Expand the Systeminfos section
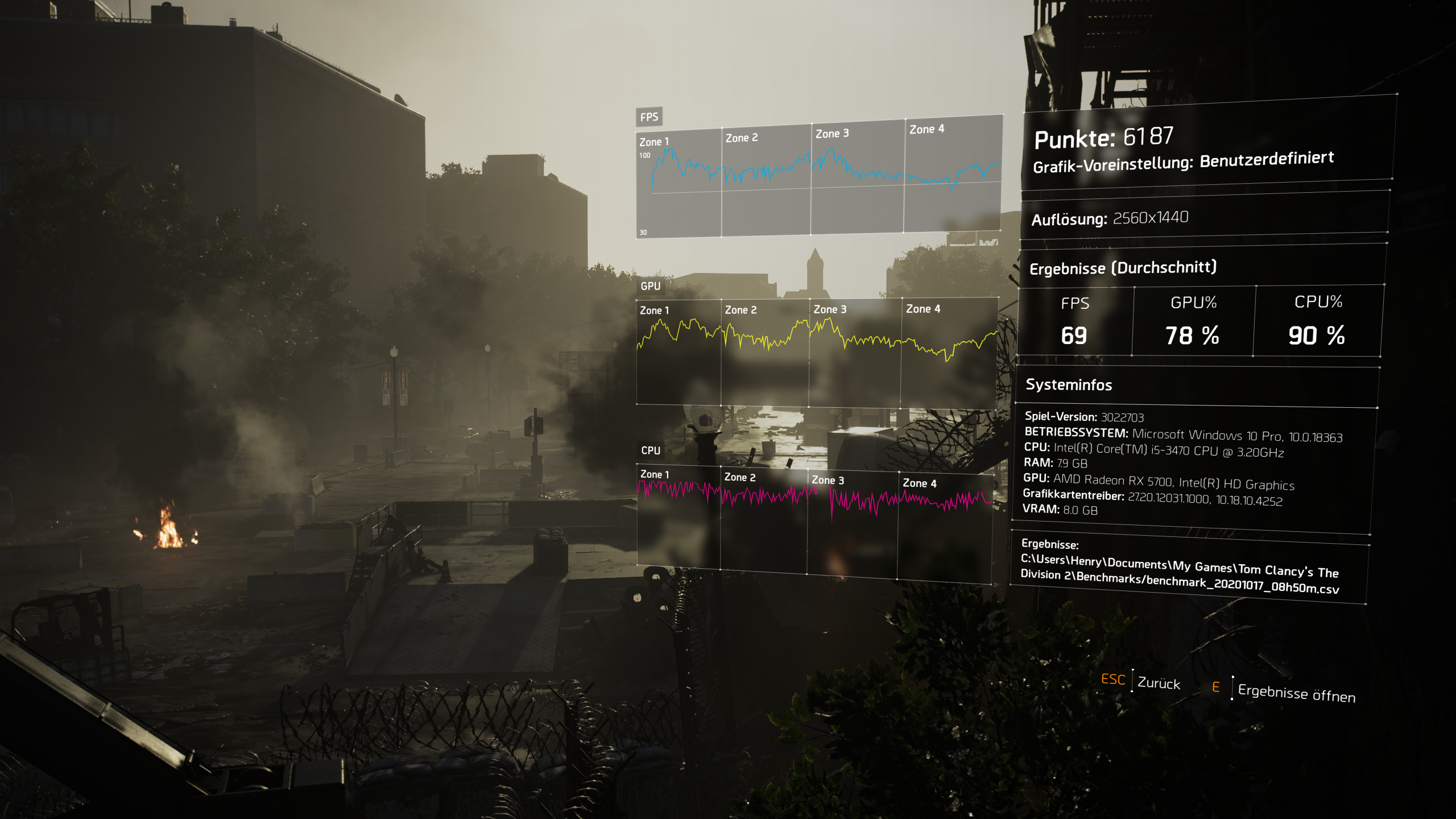1456x819 pixels. pos(1069,385)
